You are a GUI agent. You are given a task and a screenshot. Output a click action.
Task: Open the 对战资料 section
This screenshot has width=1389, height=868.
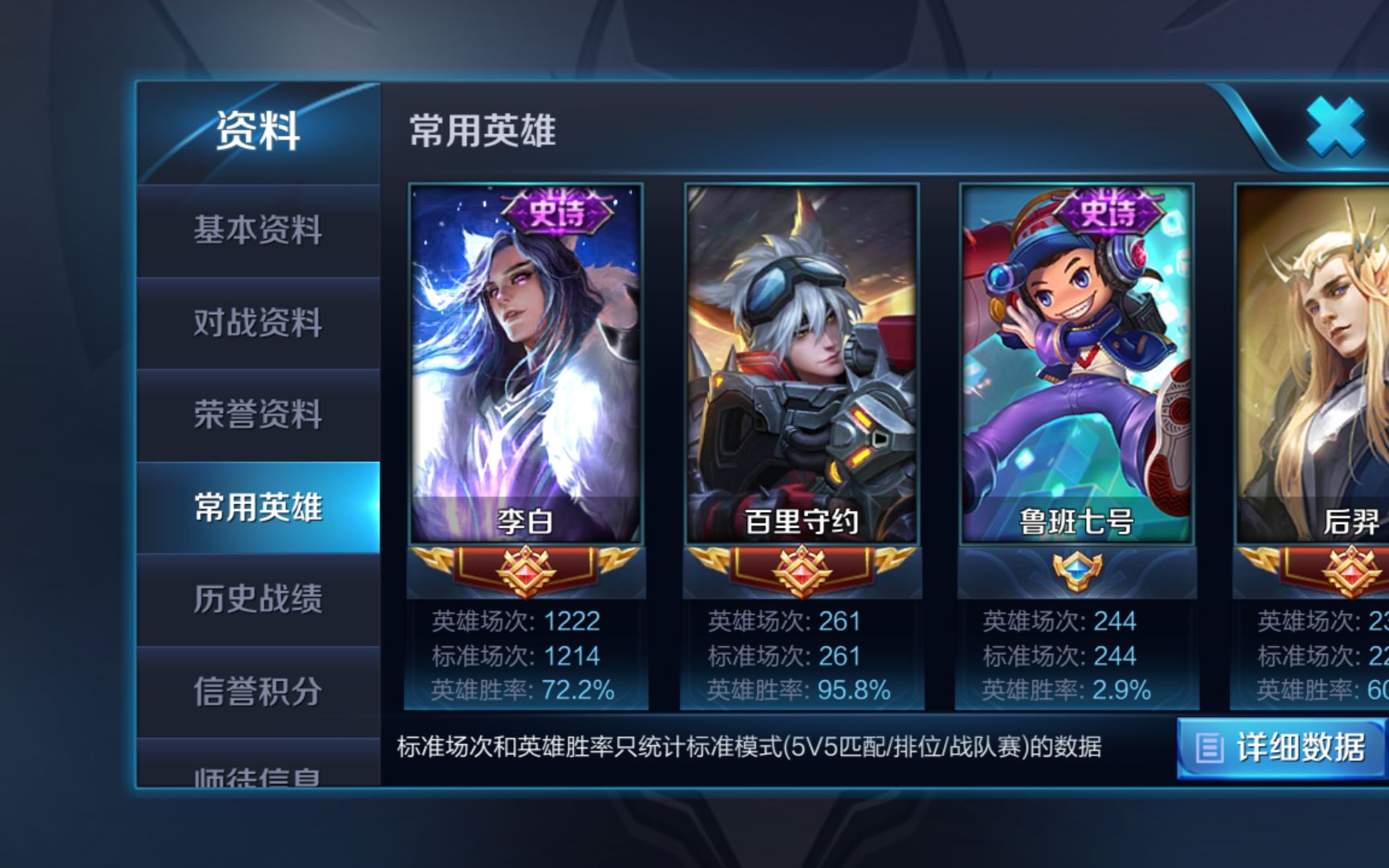[257, 323]
